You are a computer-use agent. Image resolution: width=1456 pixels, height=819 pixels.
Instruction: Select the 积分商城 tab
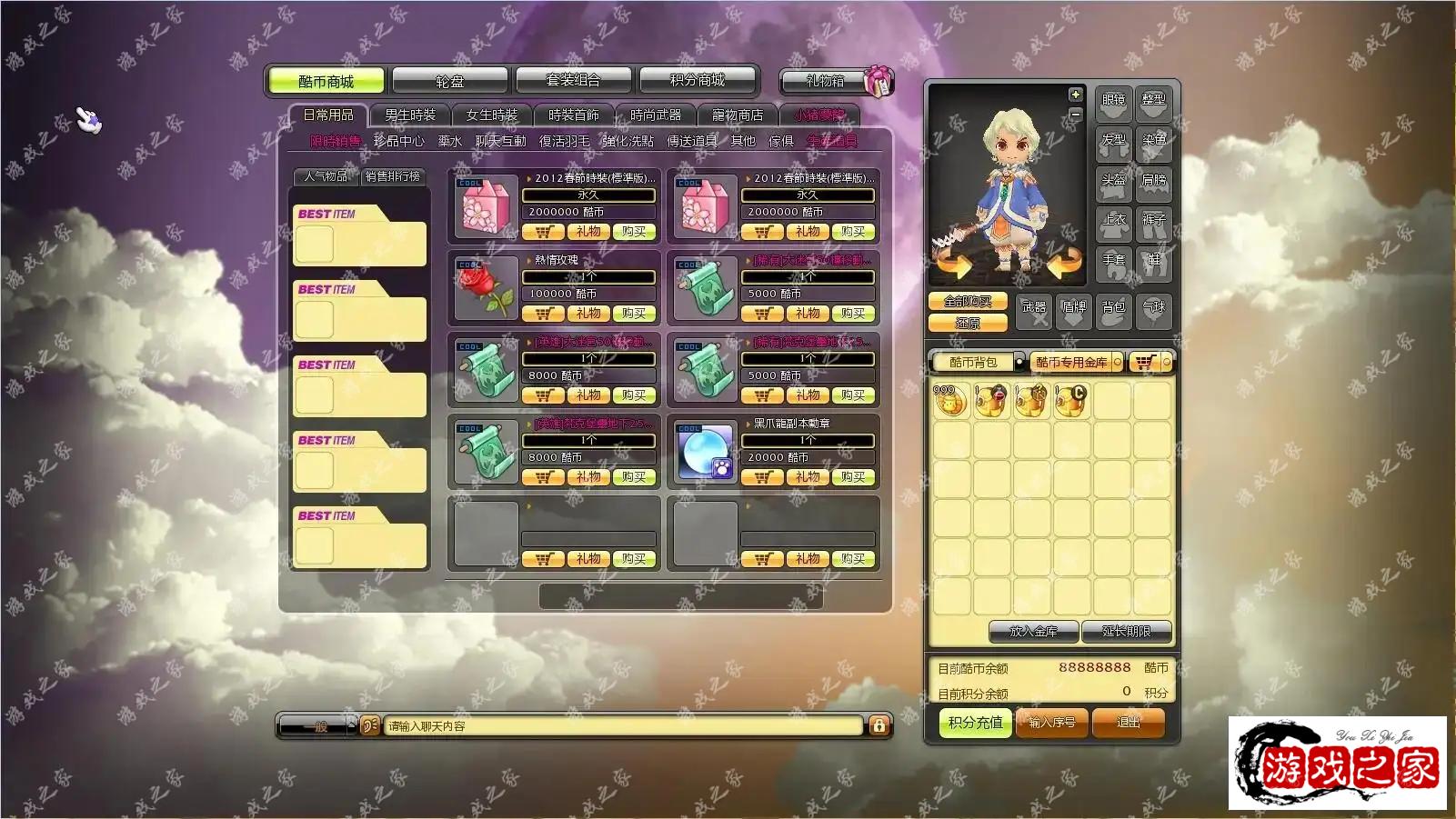698,81
